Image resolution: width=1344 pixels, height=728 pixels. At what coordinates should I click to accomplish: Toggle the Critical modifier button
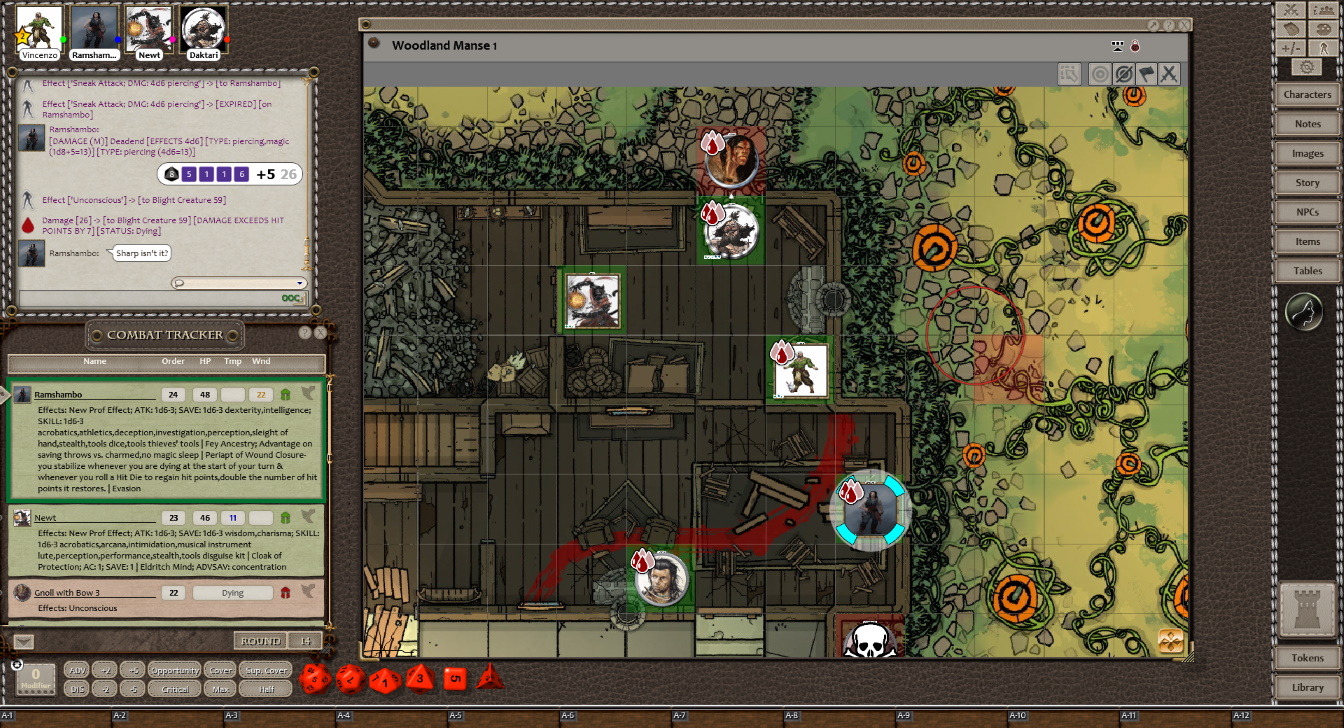tap(174, 689)
